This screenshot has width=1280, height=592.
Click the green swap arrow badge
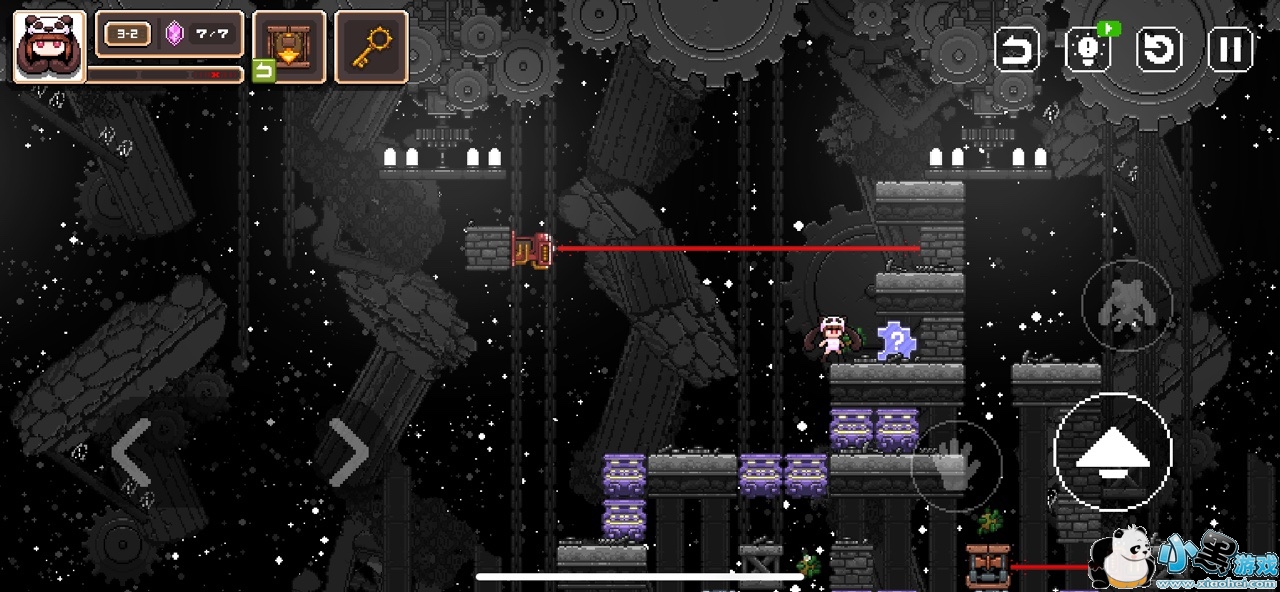coord(263,70)
